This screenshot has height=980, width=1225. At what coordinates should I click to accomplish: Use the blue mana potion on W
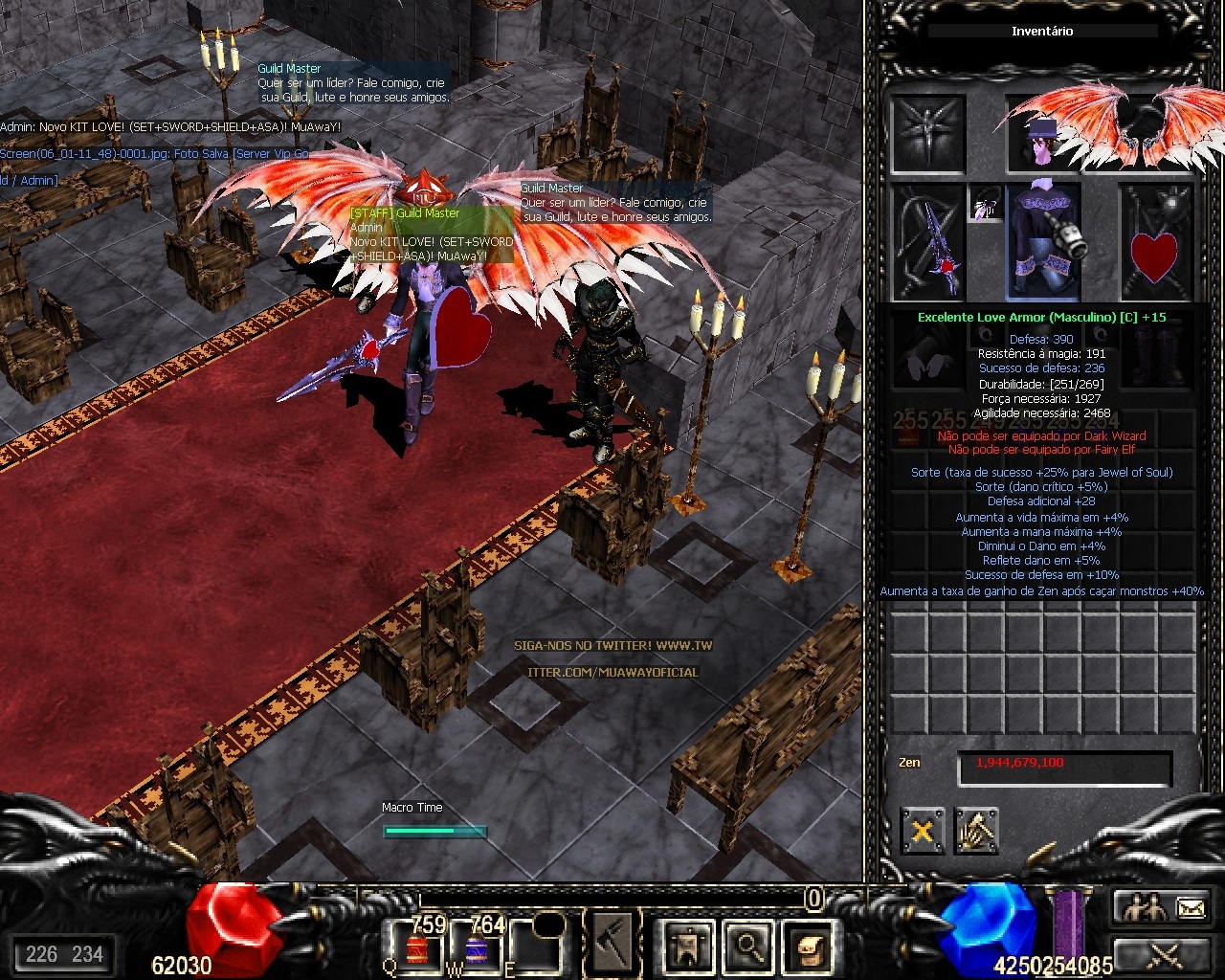pyautogui.click(x=477, y=949)
